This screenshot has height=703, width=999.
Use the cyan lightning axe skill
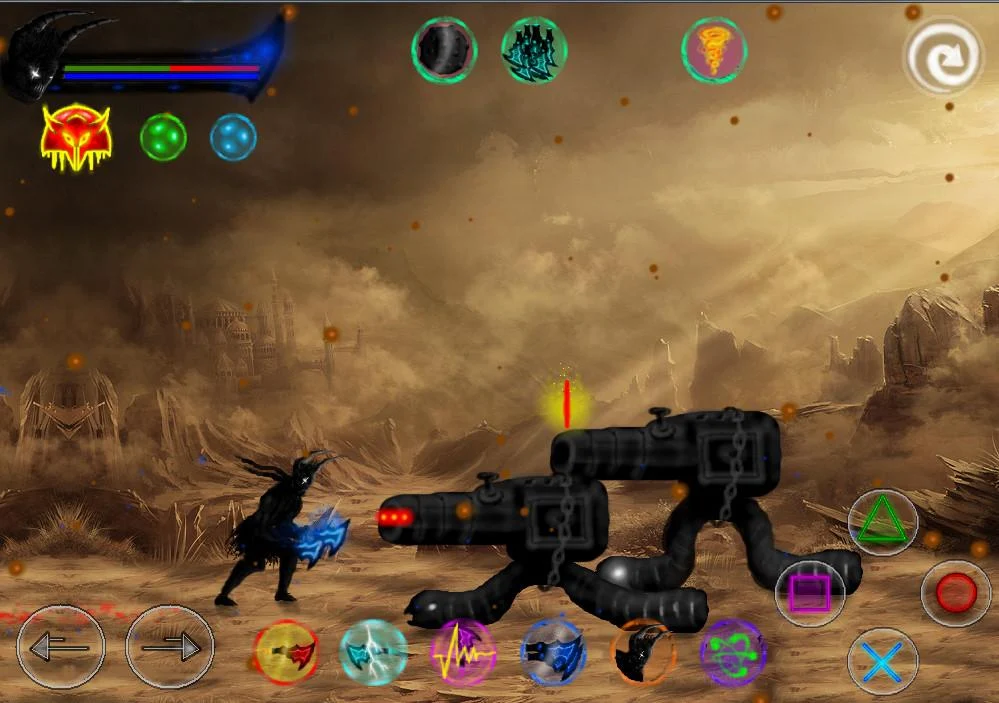[x=374, y=653]
